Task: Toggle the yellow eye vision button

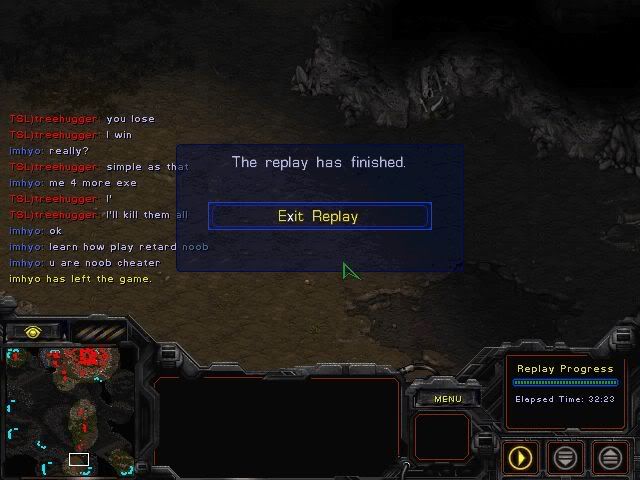Action: (33, 332)
